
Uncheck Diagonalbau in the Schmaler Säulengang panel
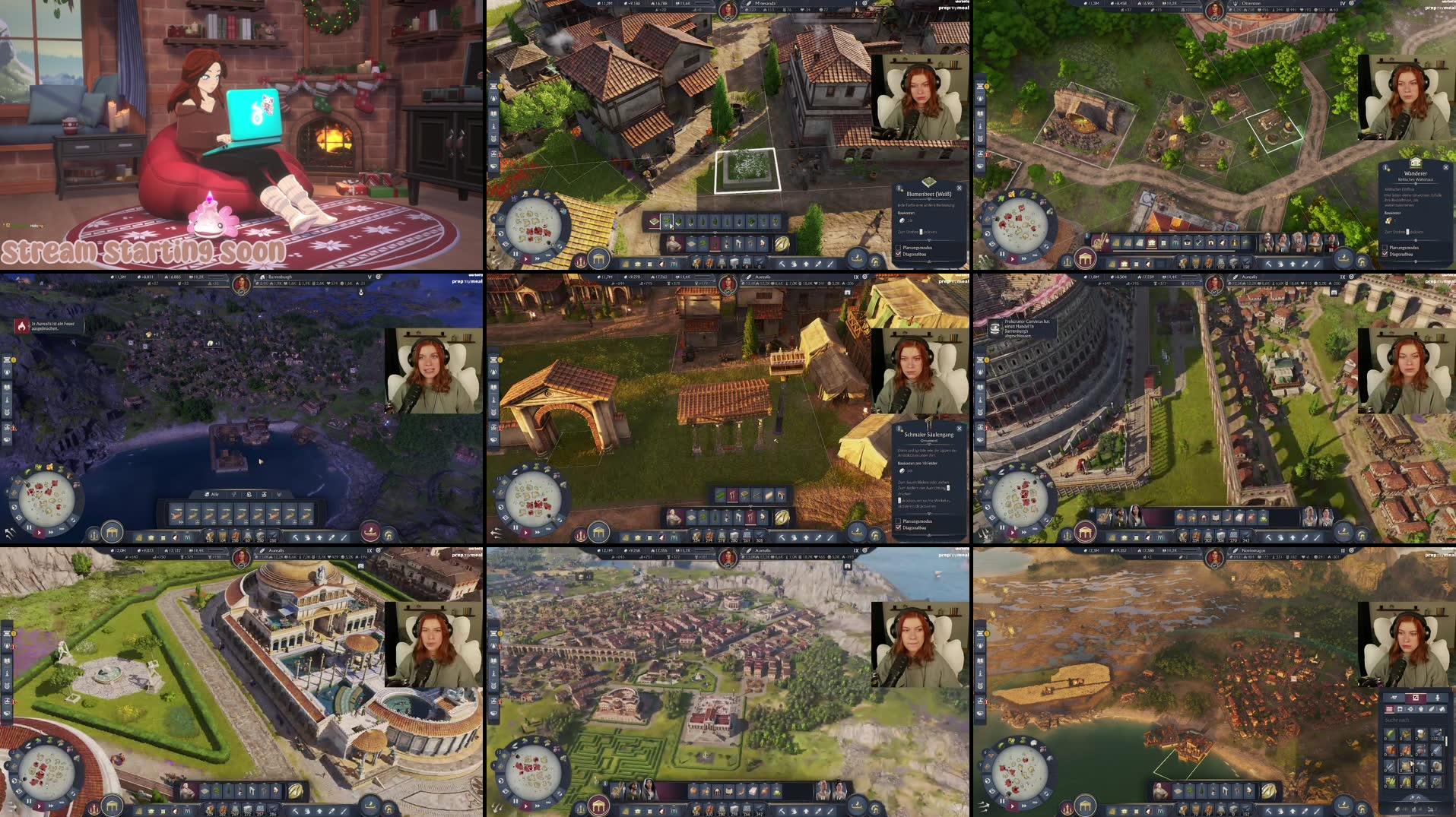coord(899,527)
